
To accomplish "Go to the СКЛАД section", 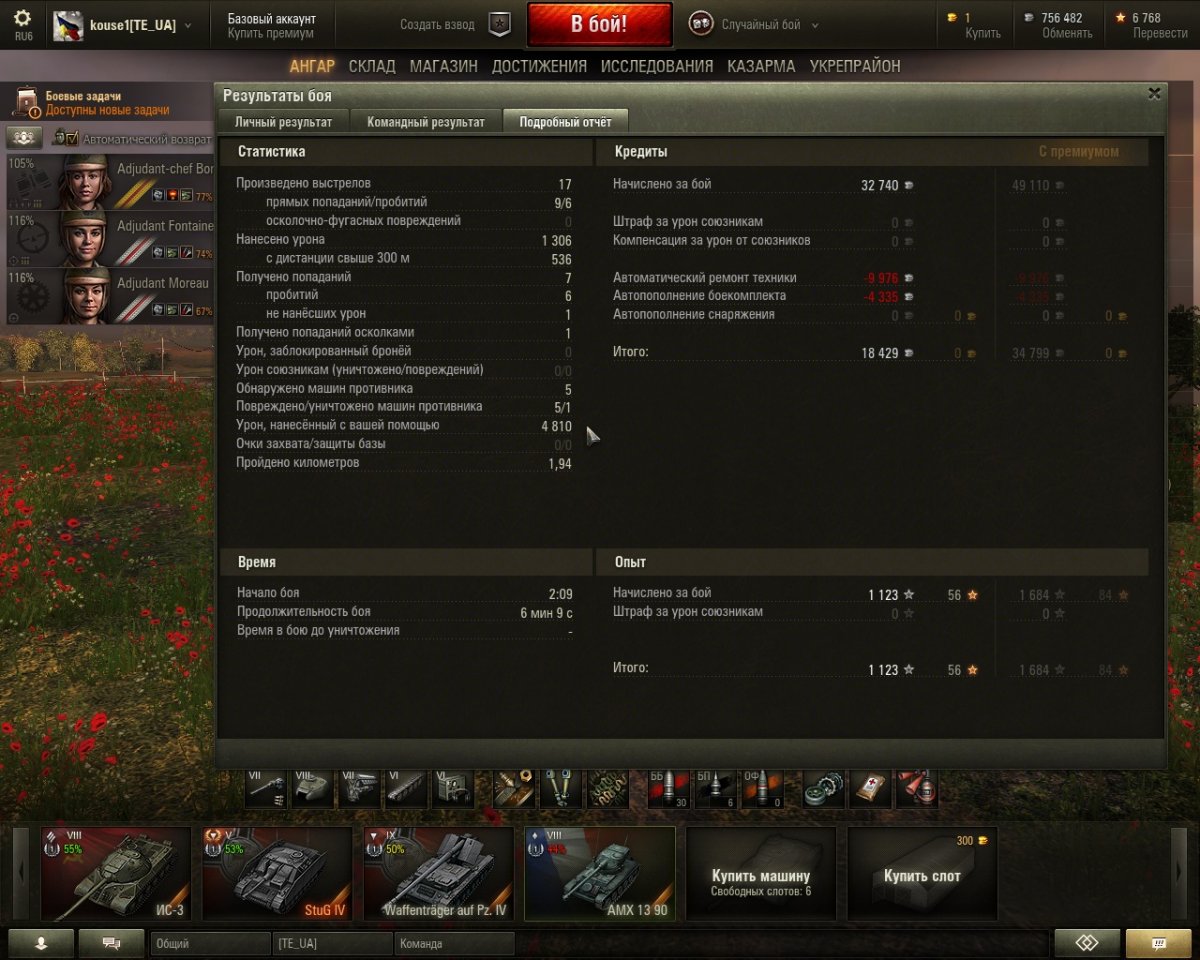I will [x=372, y=66].
